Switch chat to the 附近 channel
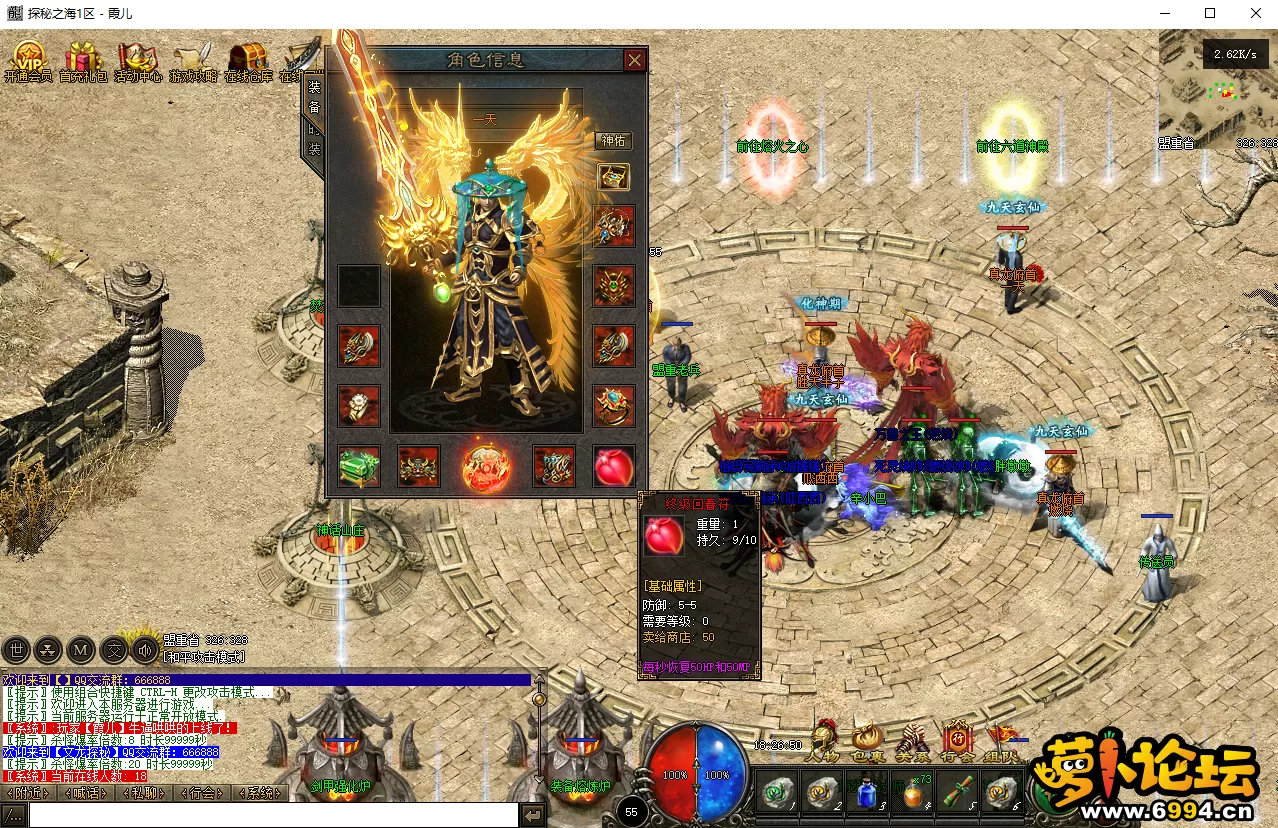The height and width of the screenshot is (828, 1278). coord(29,793)
